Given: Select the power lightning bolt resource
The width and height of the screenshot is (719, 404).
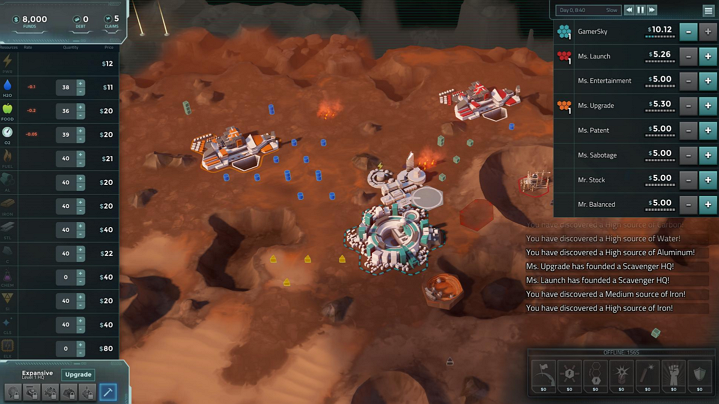Looking at the screenshot, I should [x=8, y=63].
